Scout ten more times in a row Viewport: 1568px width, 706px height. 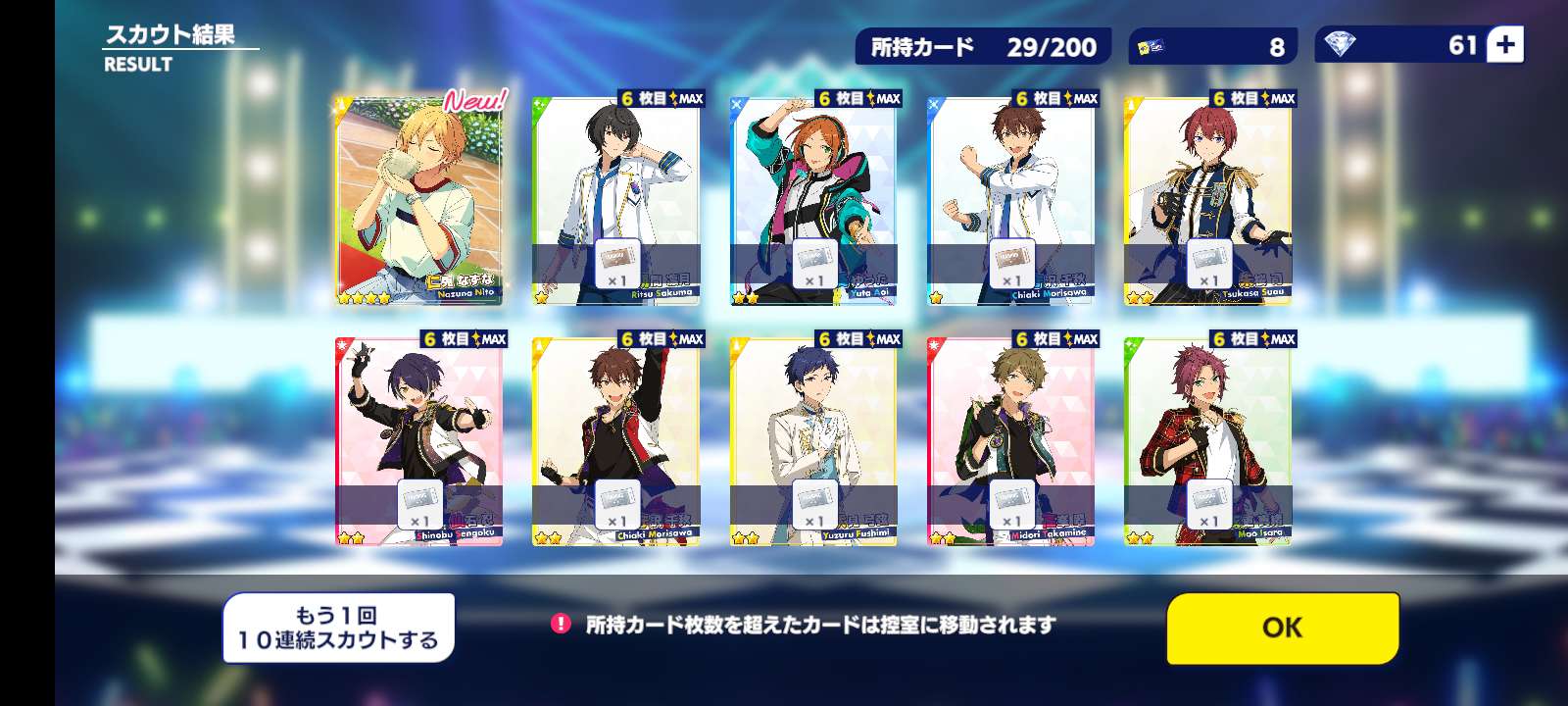point(338,628)
